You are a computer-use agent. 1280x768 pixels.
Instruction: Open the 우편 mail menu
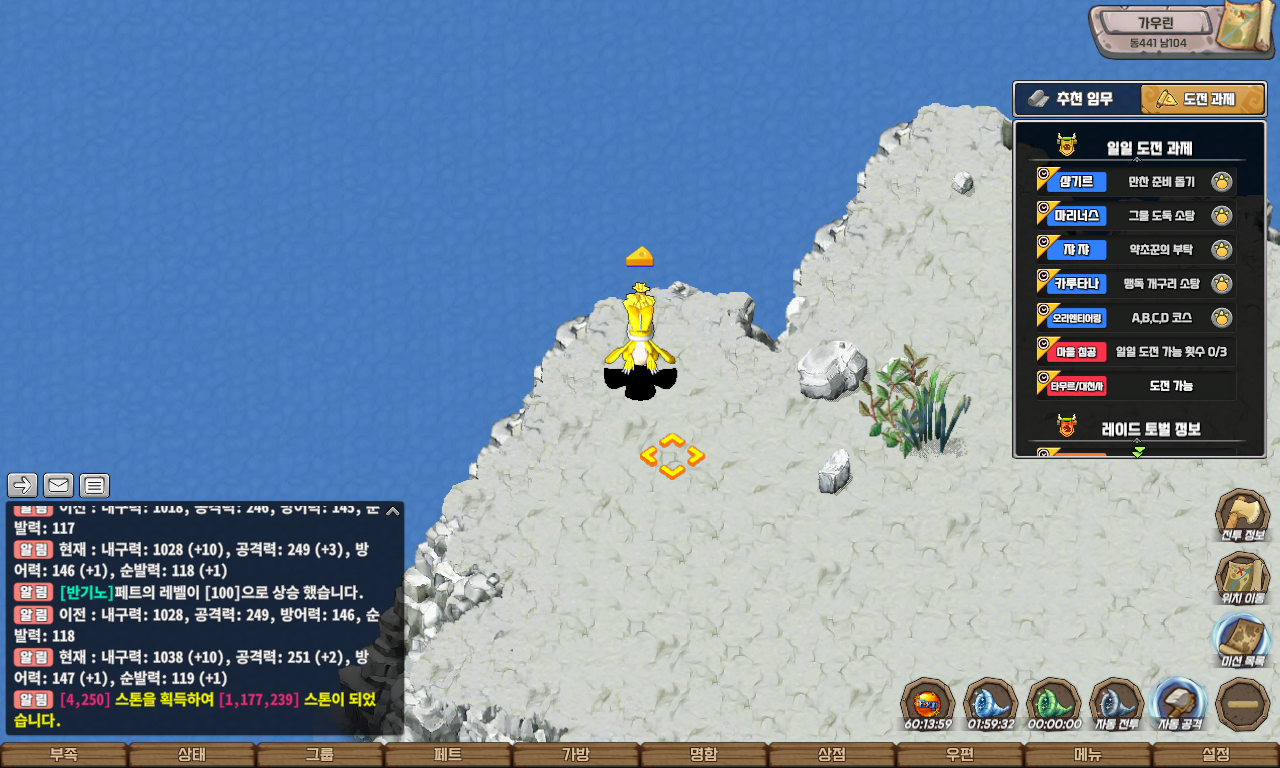pyautogui.click(x=960, y=755)
